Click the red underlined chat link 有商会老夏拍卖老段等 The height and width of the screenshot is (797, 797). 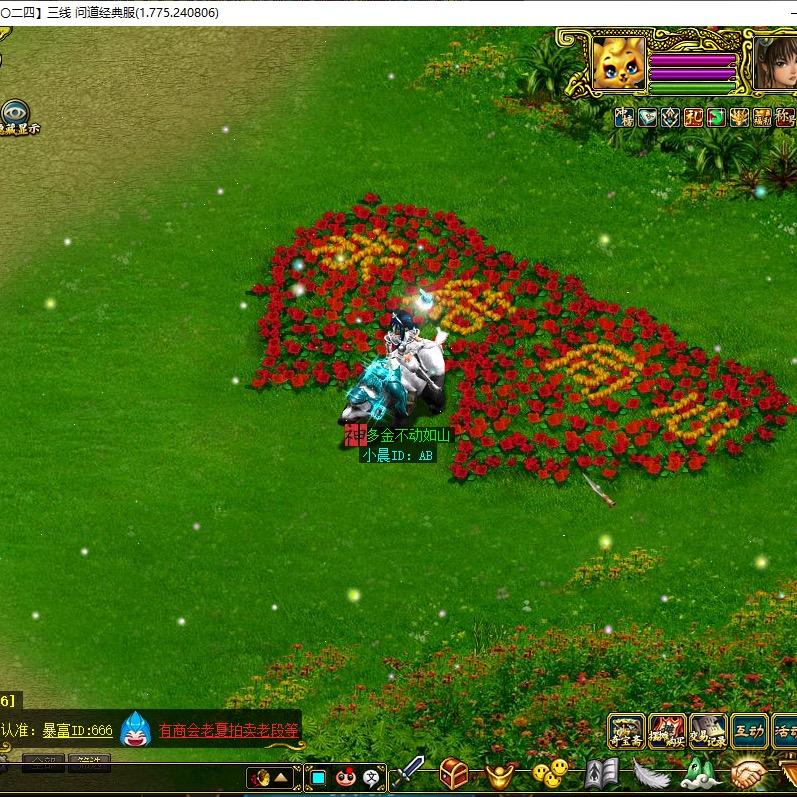coord(229,731)
